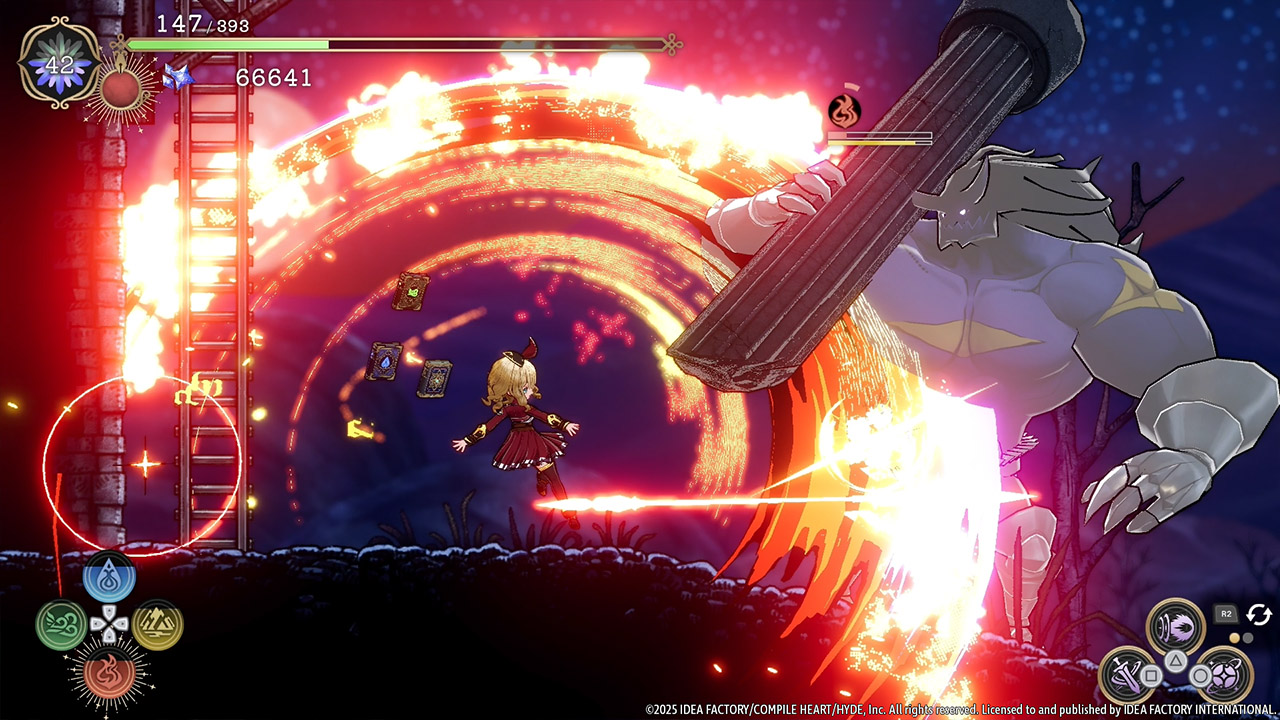Trigger the spinning sword slash skill
This screenshot has height=720, width=1280.
pos(1128,675)
